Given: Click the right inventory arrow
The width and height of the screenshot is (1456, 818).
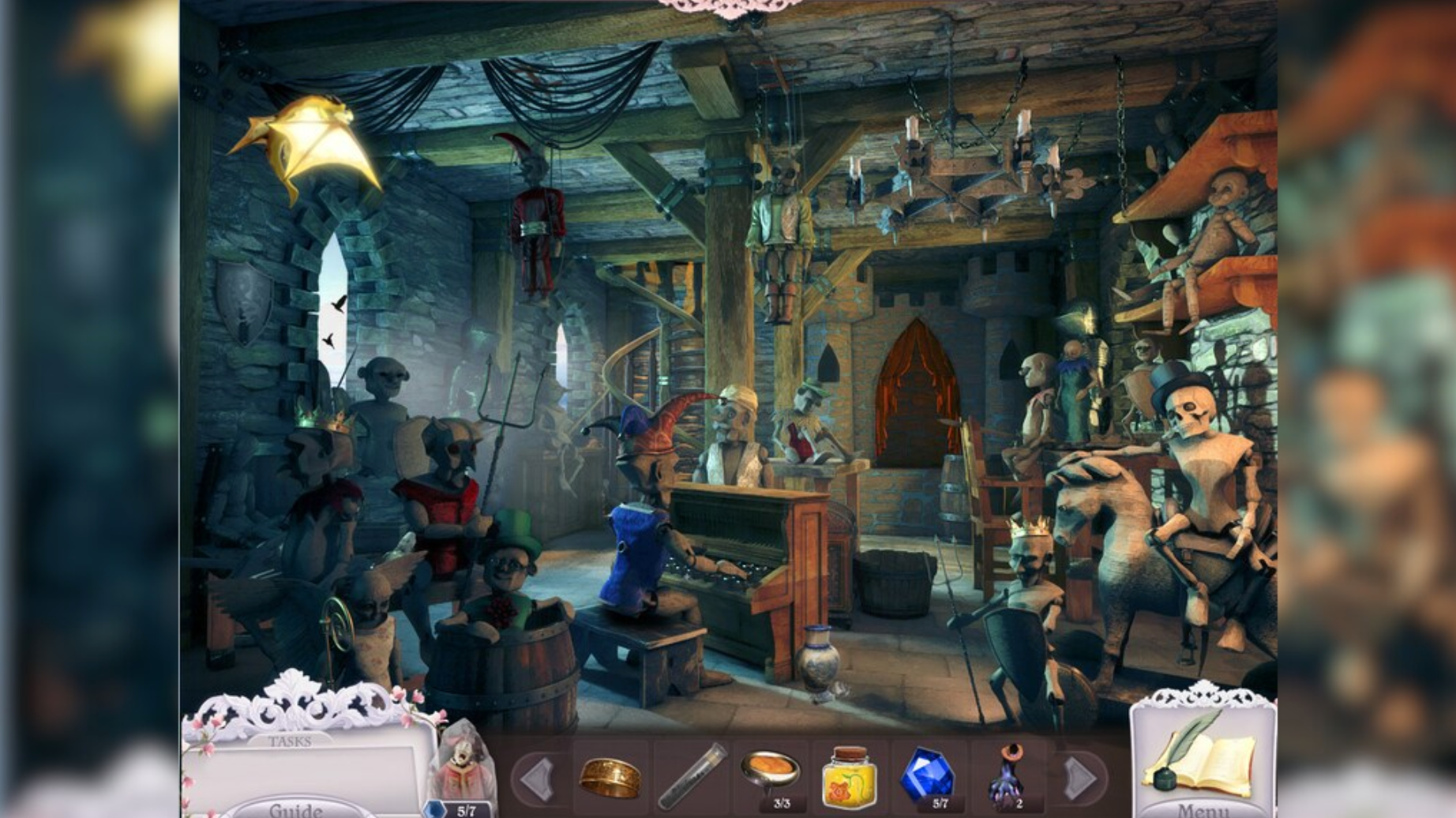Looking at the screenshot, I should tap(1079, 779).
